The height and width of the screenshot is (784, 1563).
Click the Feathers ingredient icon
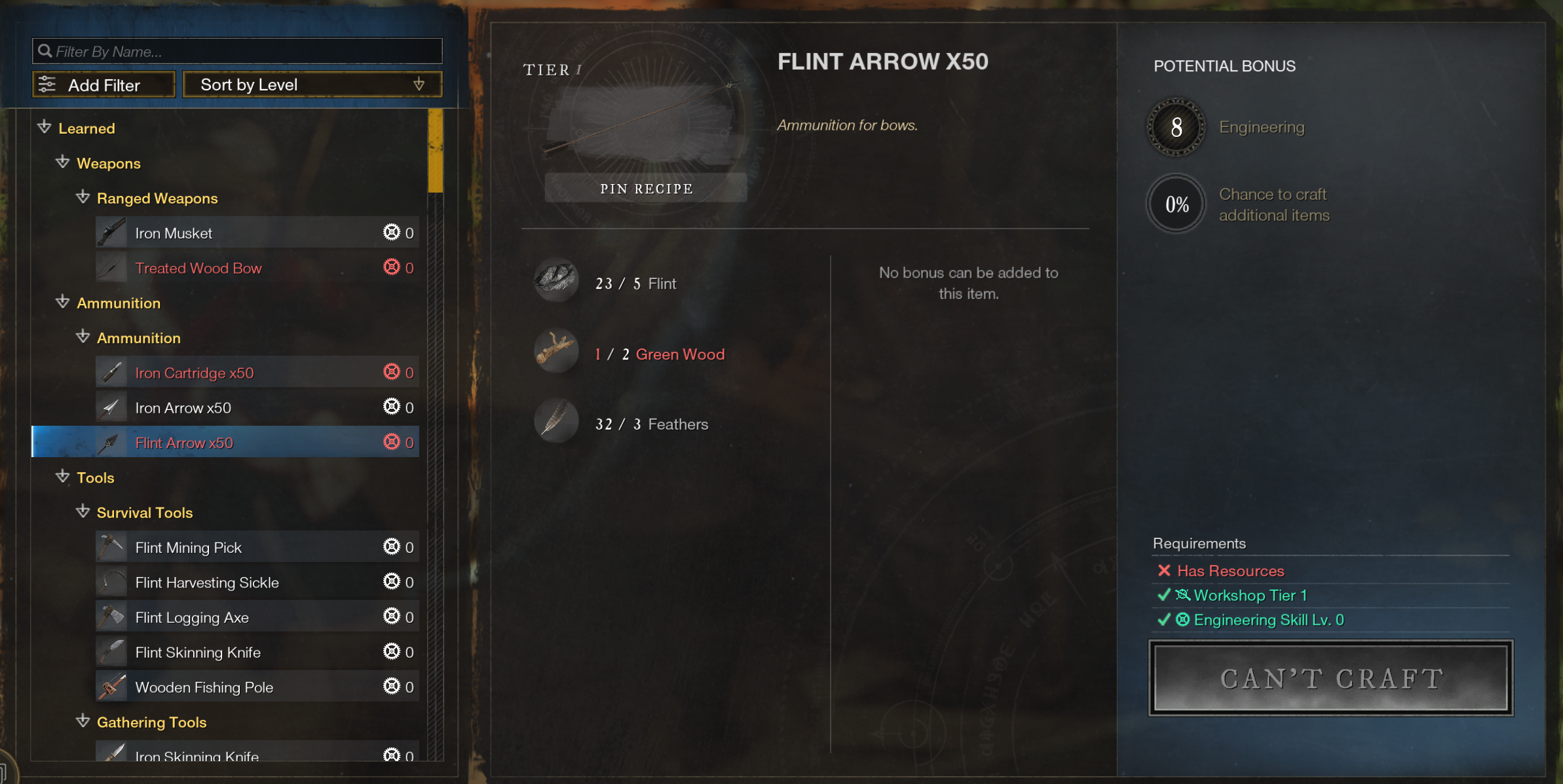click(x=556, y=422)
